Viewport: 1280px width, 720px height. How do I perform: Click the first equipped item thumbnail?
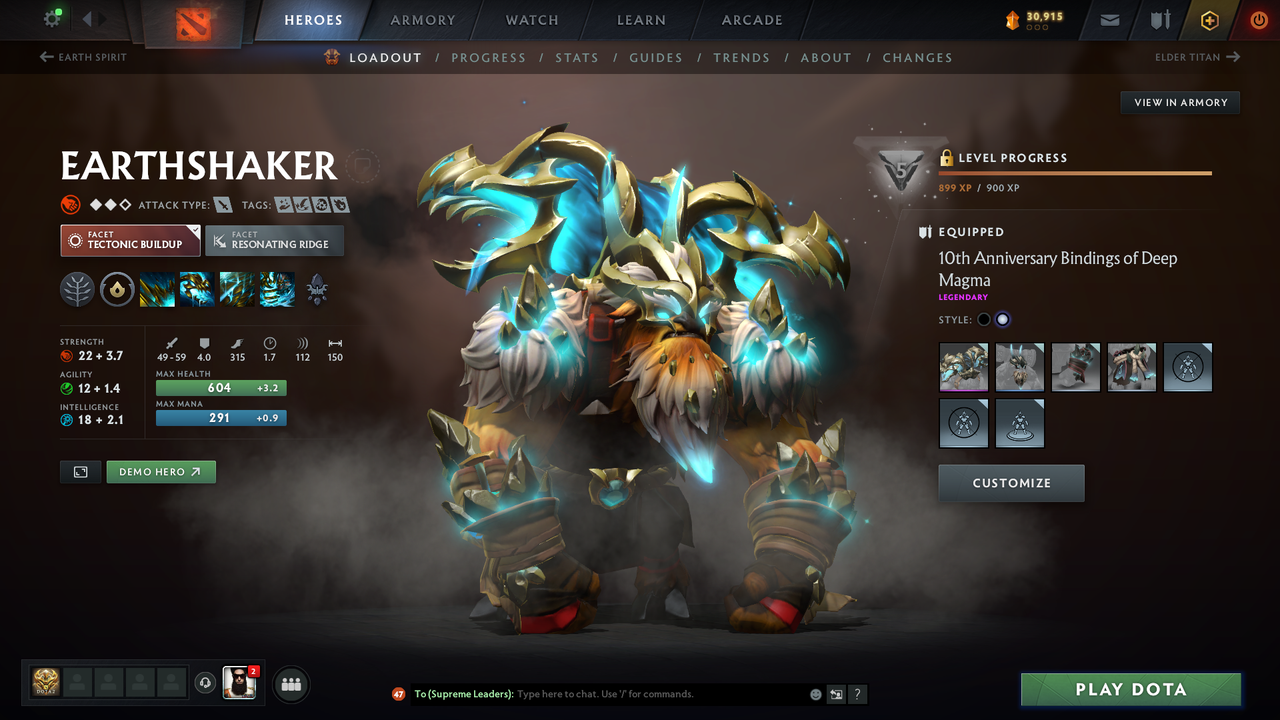click(x=963, y=367)
